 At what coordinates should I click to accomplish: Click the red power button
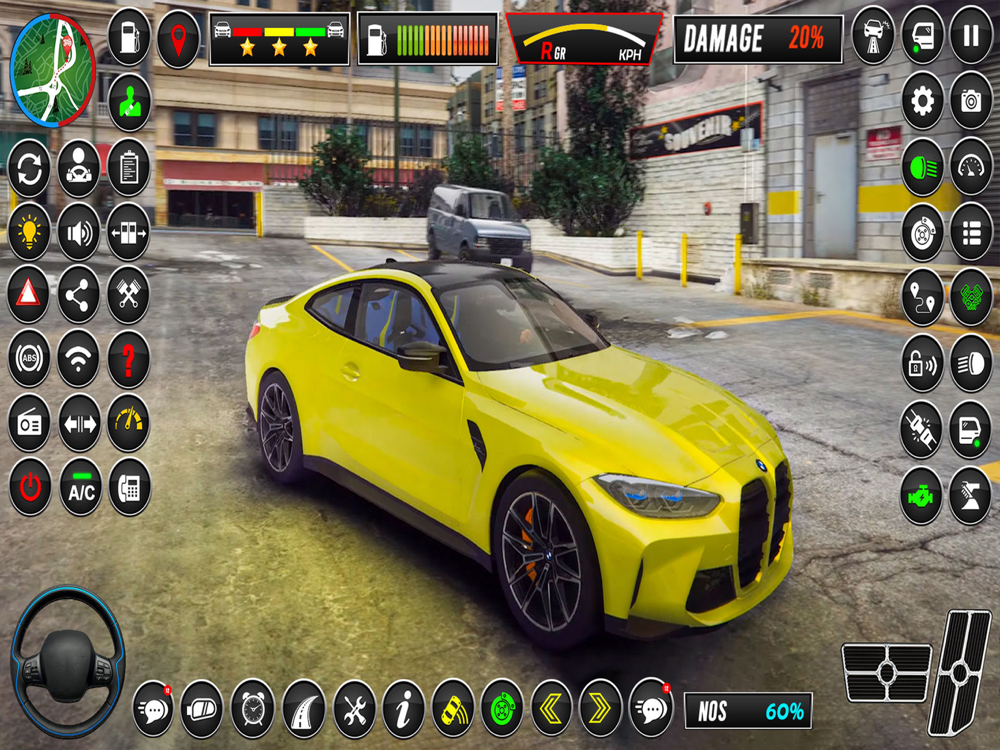(29, 487)
